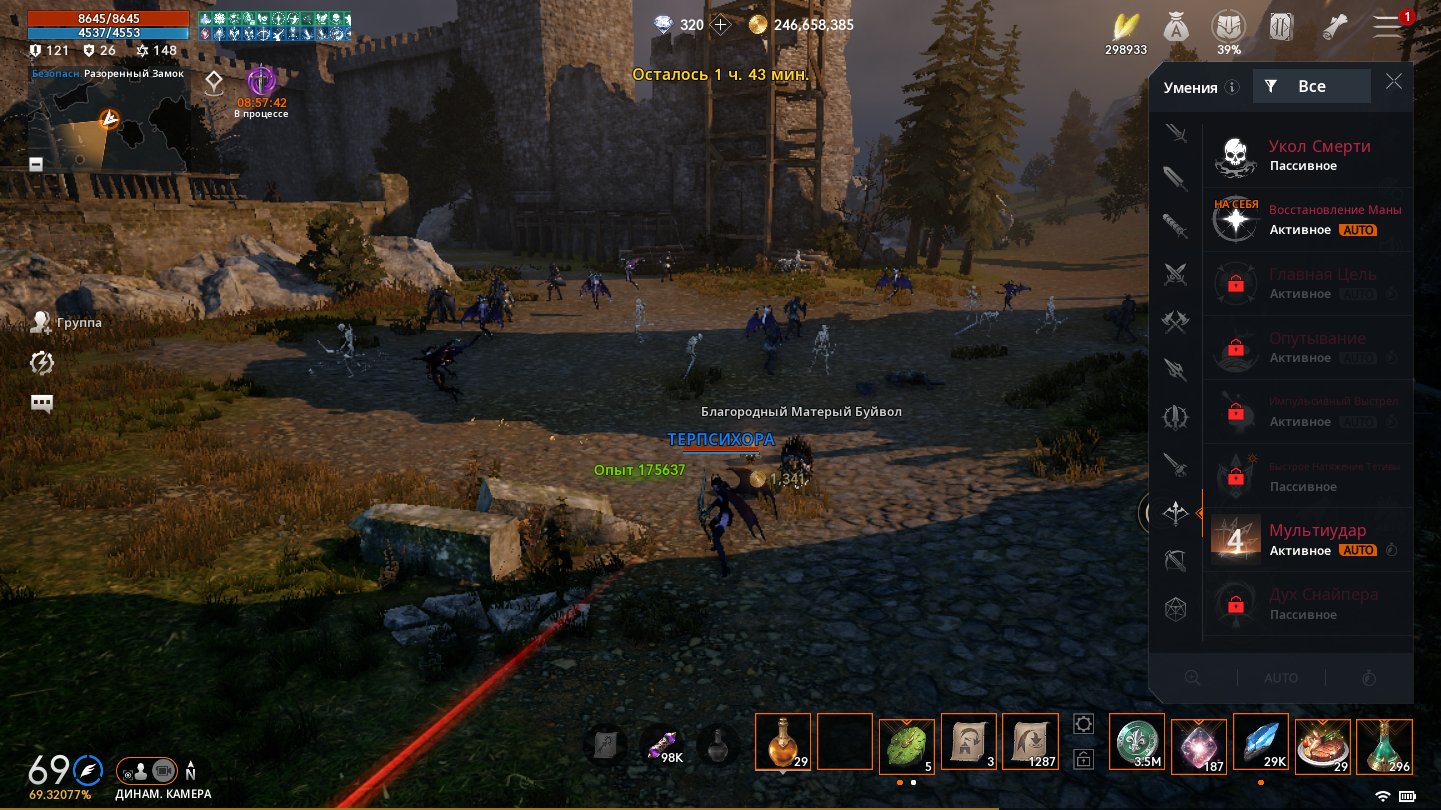Viewport: 1441px width, 810px height.
Task: Use the scroll with 1287 count
Action: click(x=1030, y=742)
